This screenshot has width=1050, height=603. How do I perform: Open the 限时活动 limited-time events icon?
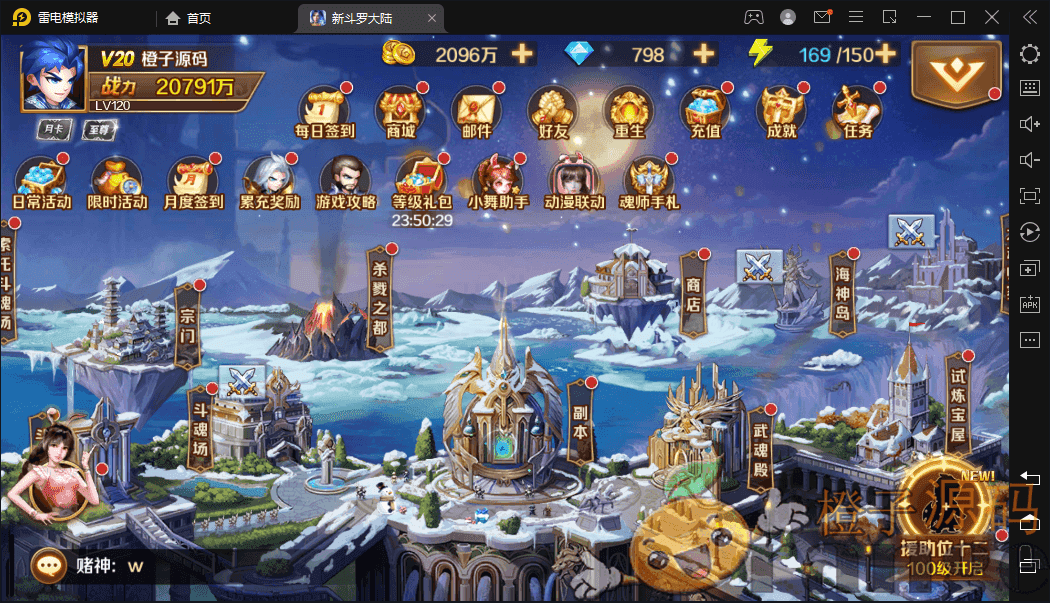(x=118, y=181)
